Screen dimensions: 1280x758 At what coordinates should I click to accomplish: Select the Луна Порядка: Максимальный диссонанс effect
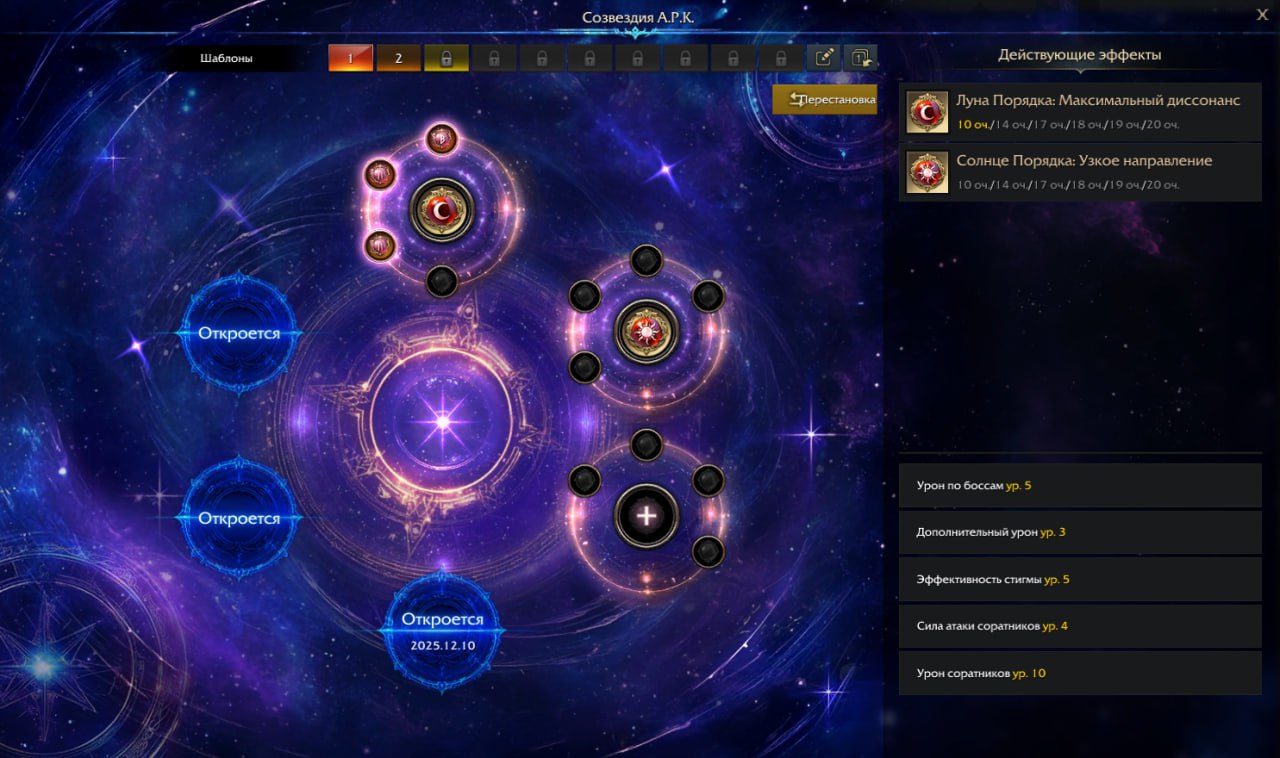(x=1080, y=112)
